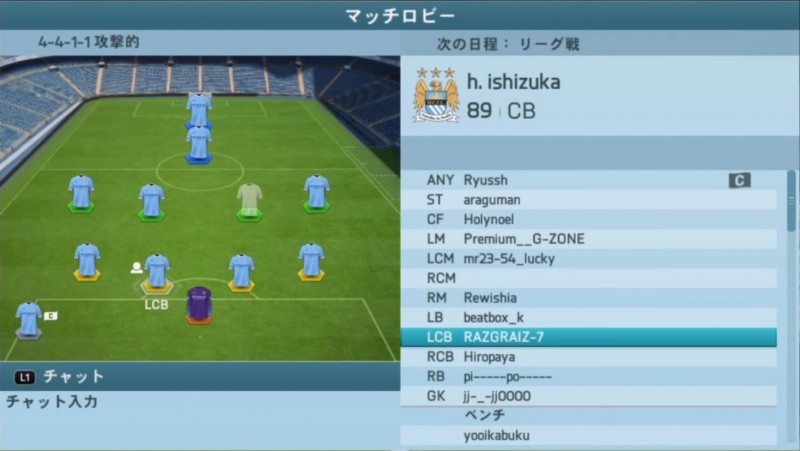Select the RM Rewishia row

pos(588,298)
